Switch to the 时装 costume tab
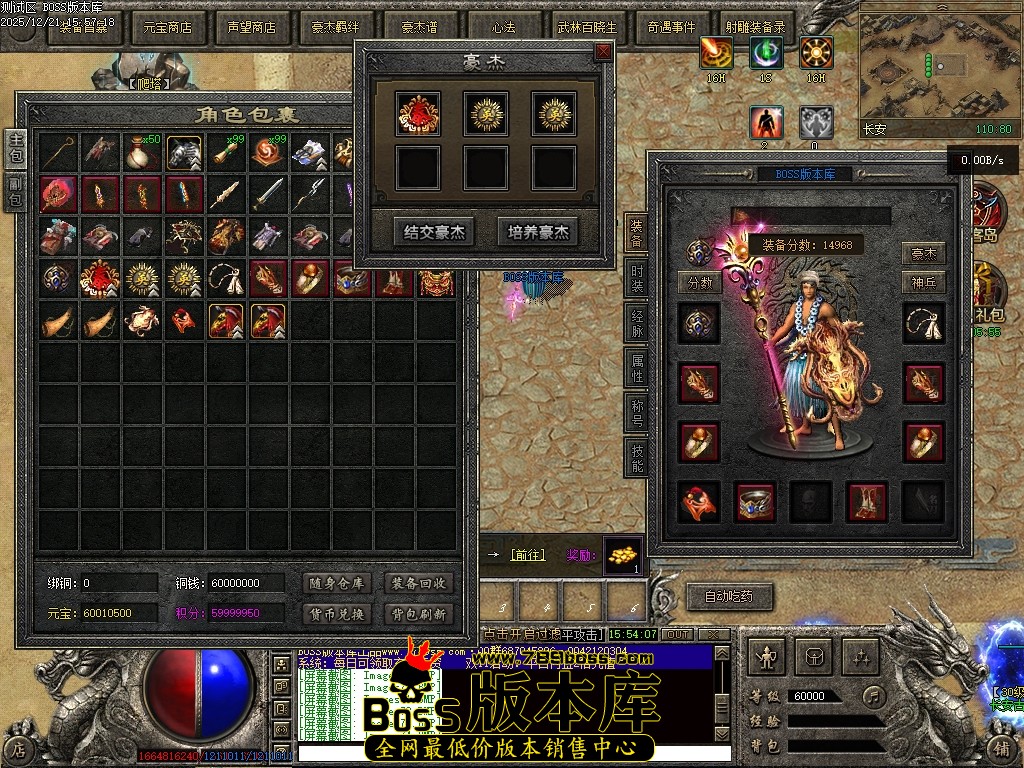This screenshot has width=1024, height=768. pos(637,279)
